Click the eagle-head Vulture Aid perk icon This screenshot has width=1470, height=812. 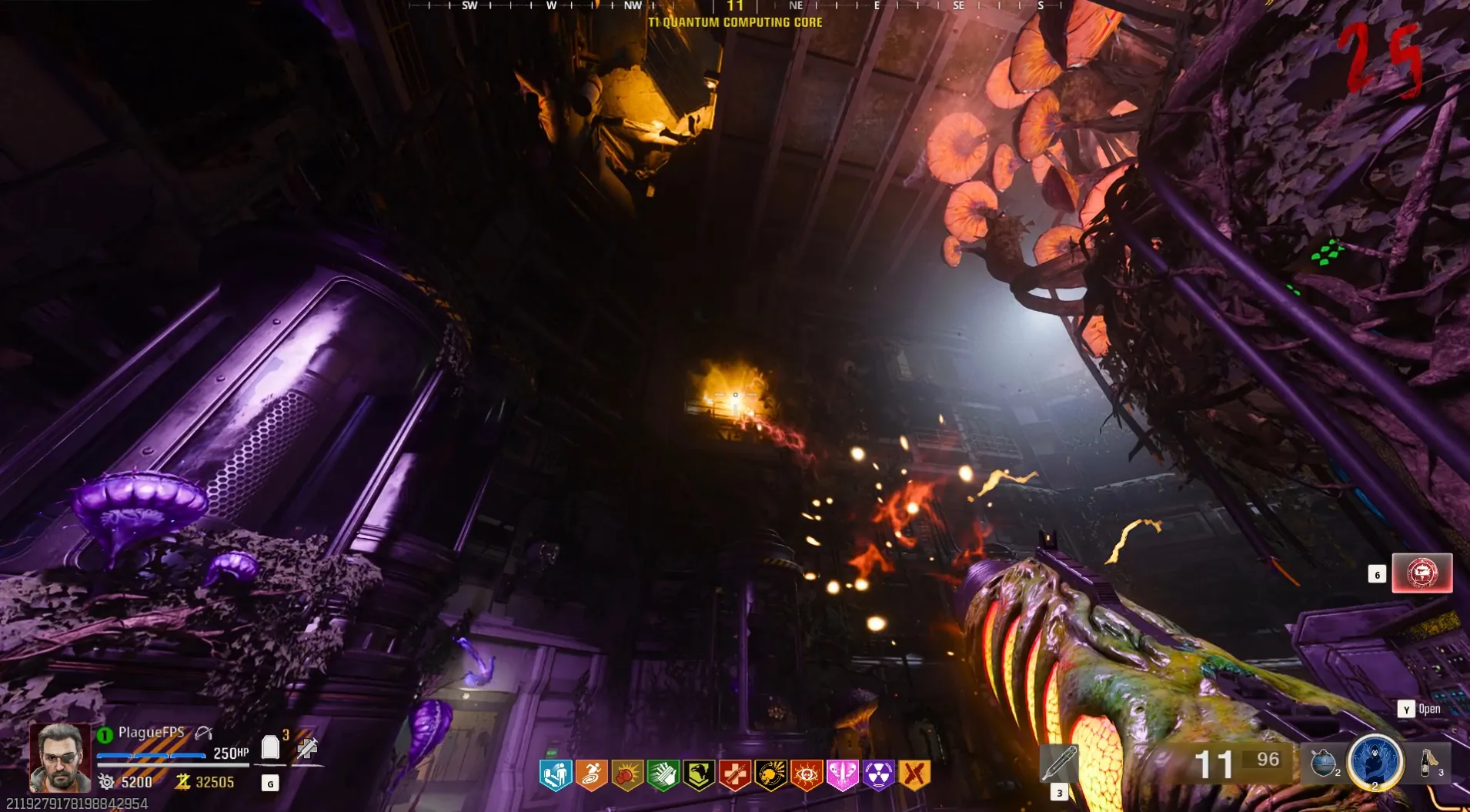point(699,775)
